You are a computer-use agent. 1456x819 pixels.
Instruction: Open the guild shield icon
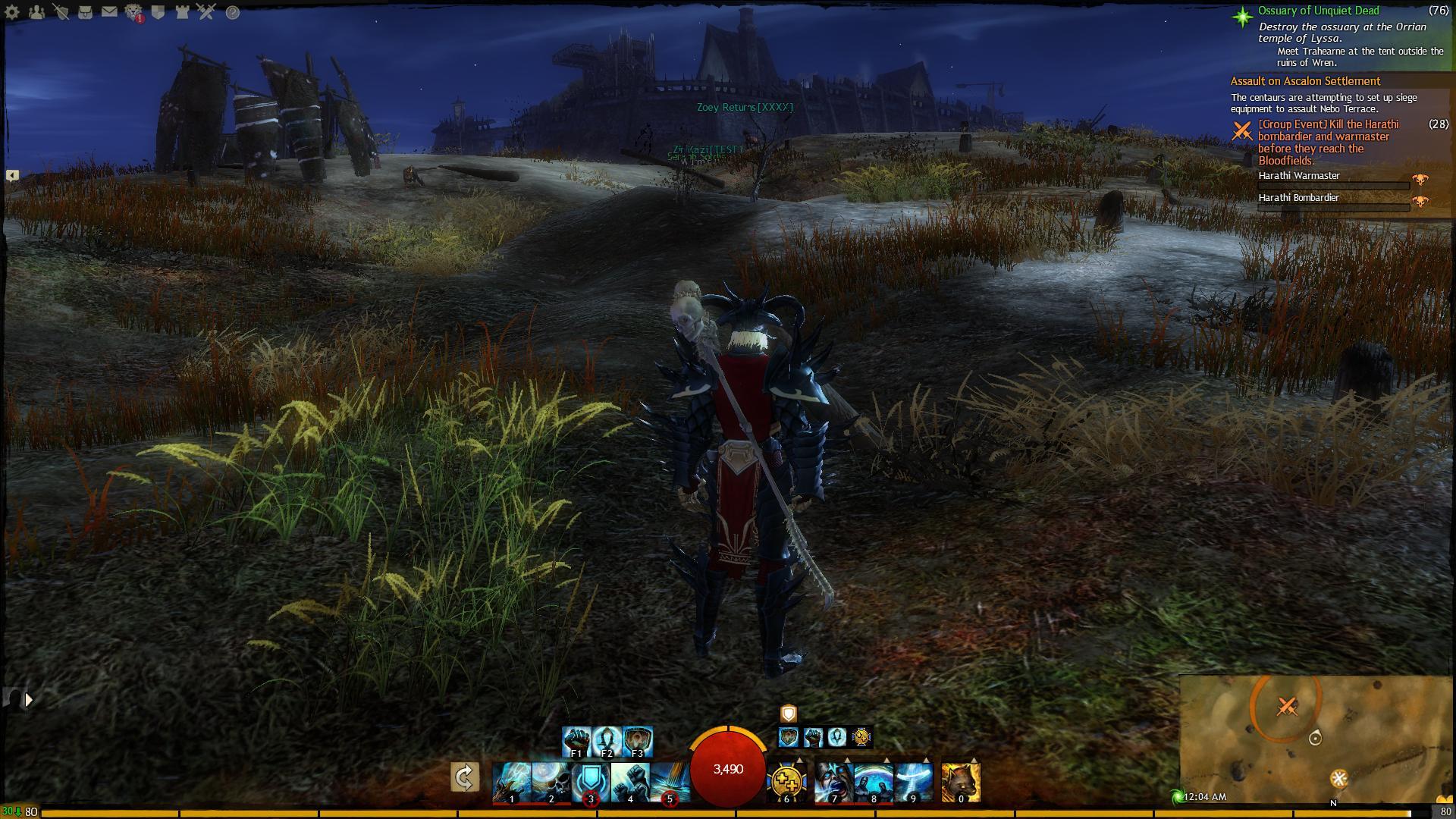click(158, 12)
